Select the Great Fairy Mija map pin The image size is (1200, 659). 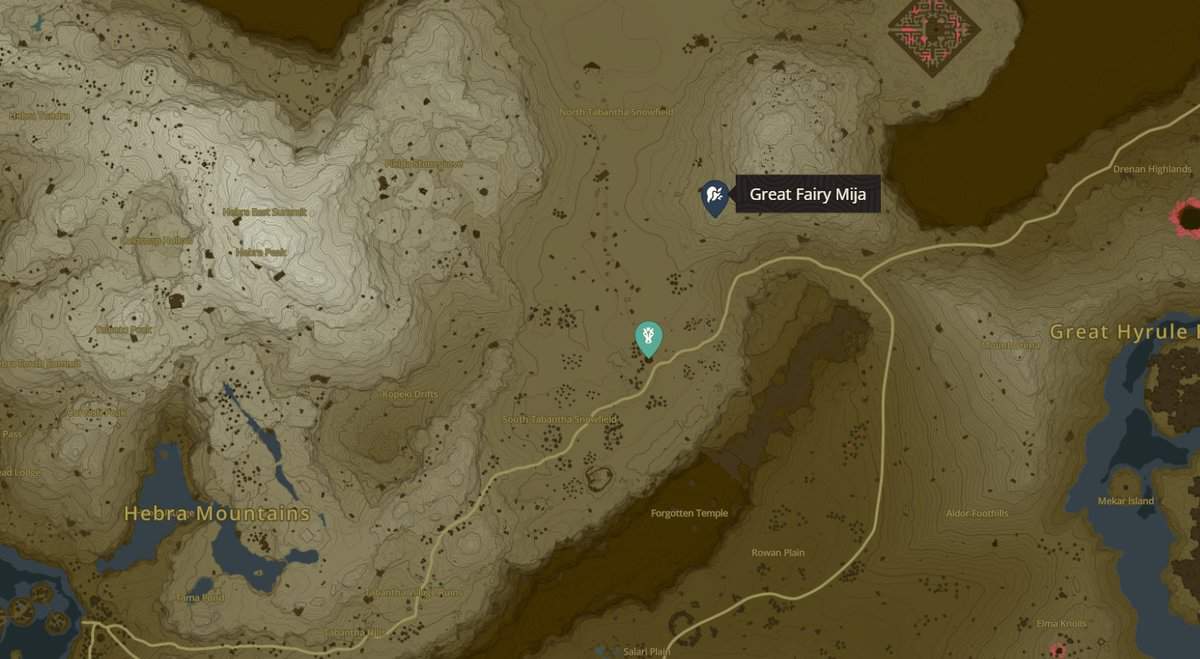click(714, 196)
